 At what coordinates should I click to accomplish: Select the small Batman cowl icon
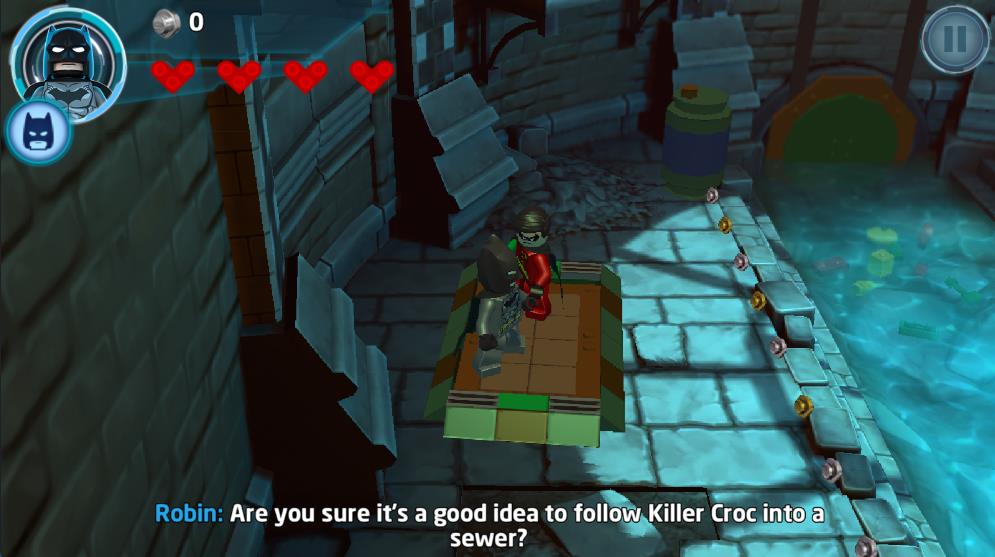pyautogui.click(x=38, y=132)
